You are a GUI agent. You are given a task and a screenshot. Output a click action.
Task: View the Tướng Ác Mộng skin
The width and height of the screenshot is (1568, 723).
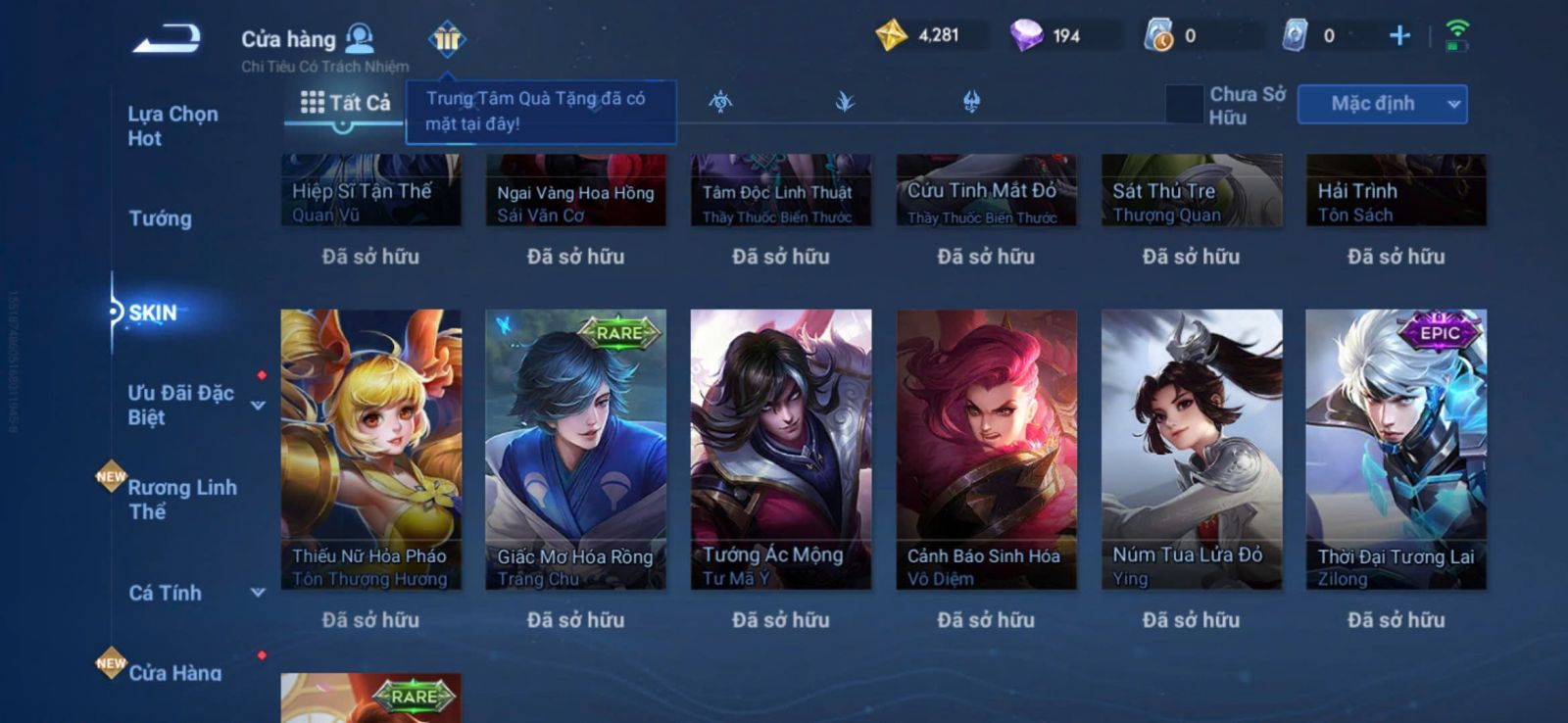pyautogui.click(x=781, y=450)
